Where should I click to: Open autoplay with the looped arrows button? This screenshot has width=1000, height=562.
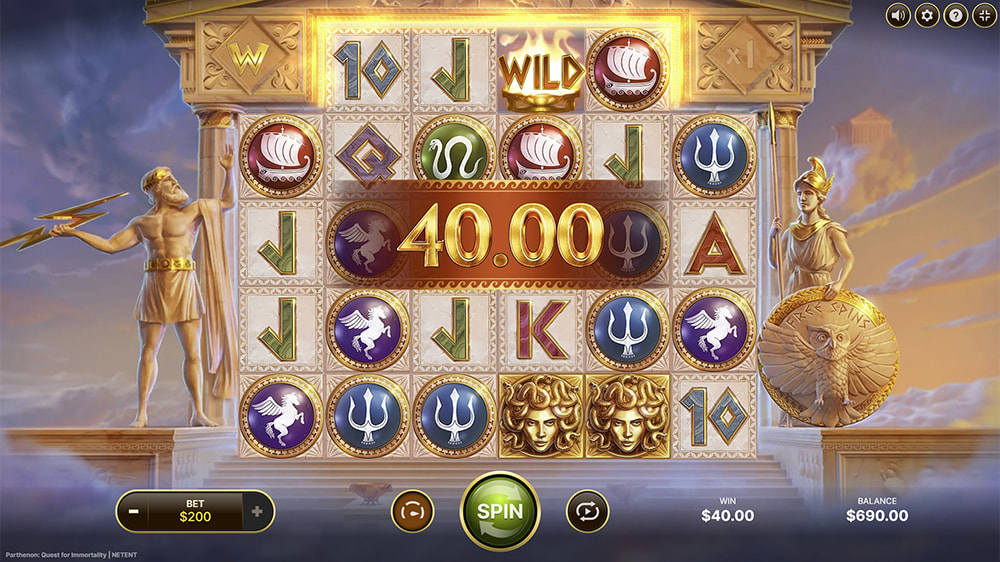click(587, 511)
